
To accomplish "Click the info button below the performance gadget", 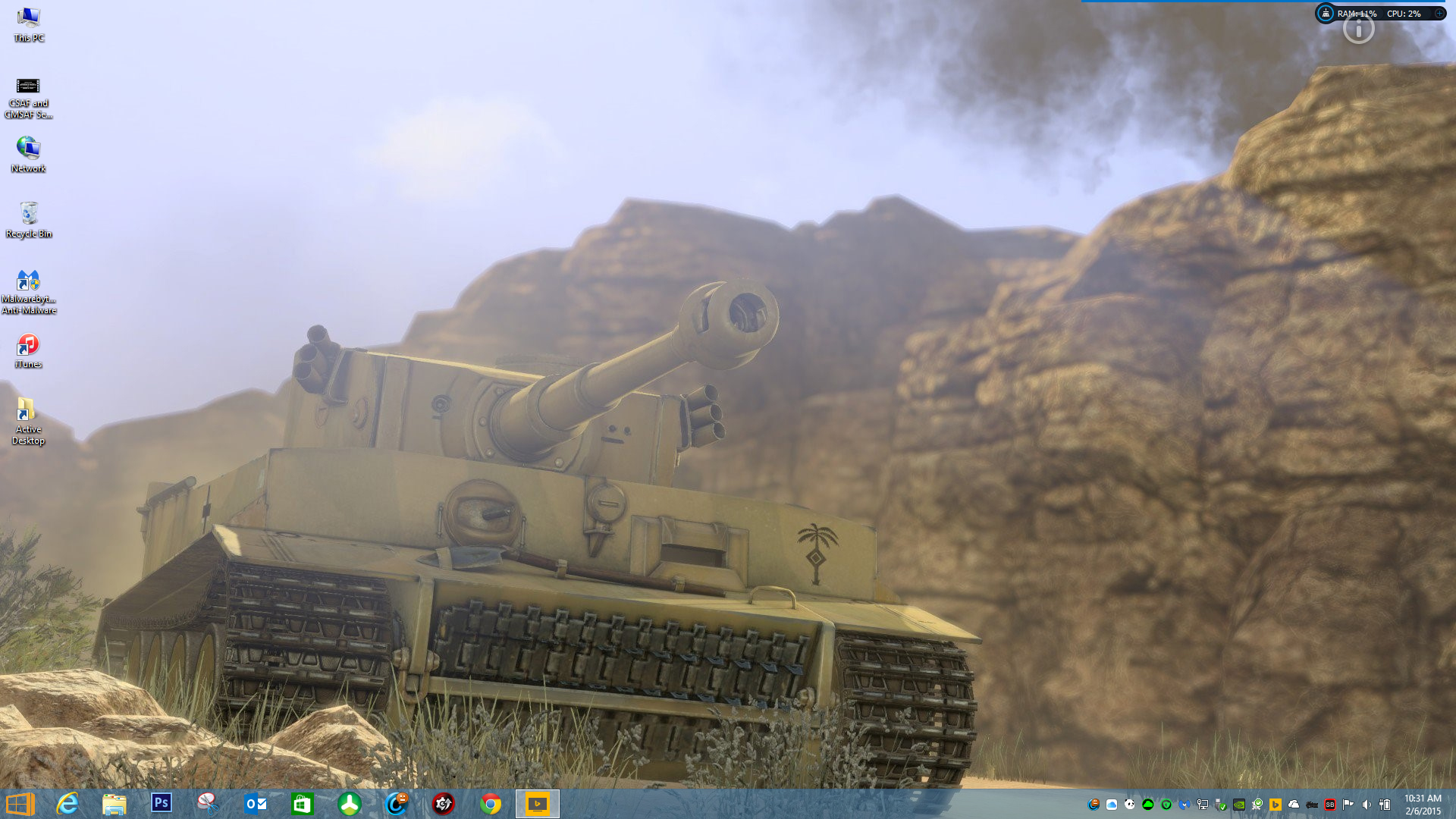I will (1358, 30).
